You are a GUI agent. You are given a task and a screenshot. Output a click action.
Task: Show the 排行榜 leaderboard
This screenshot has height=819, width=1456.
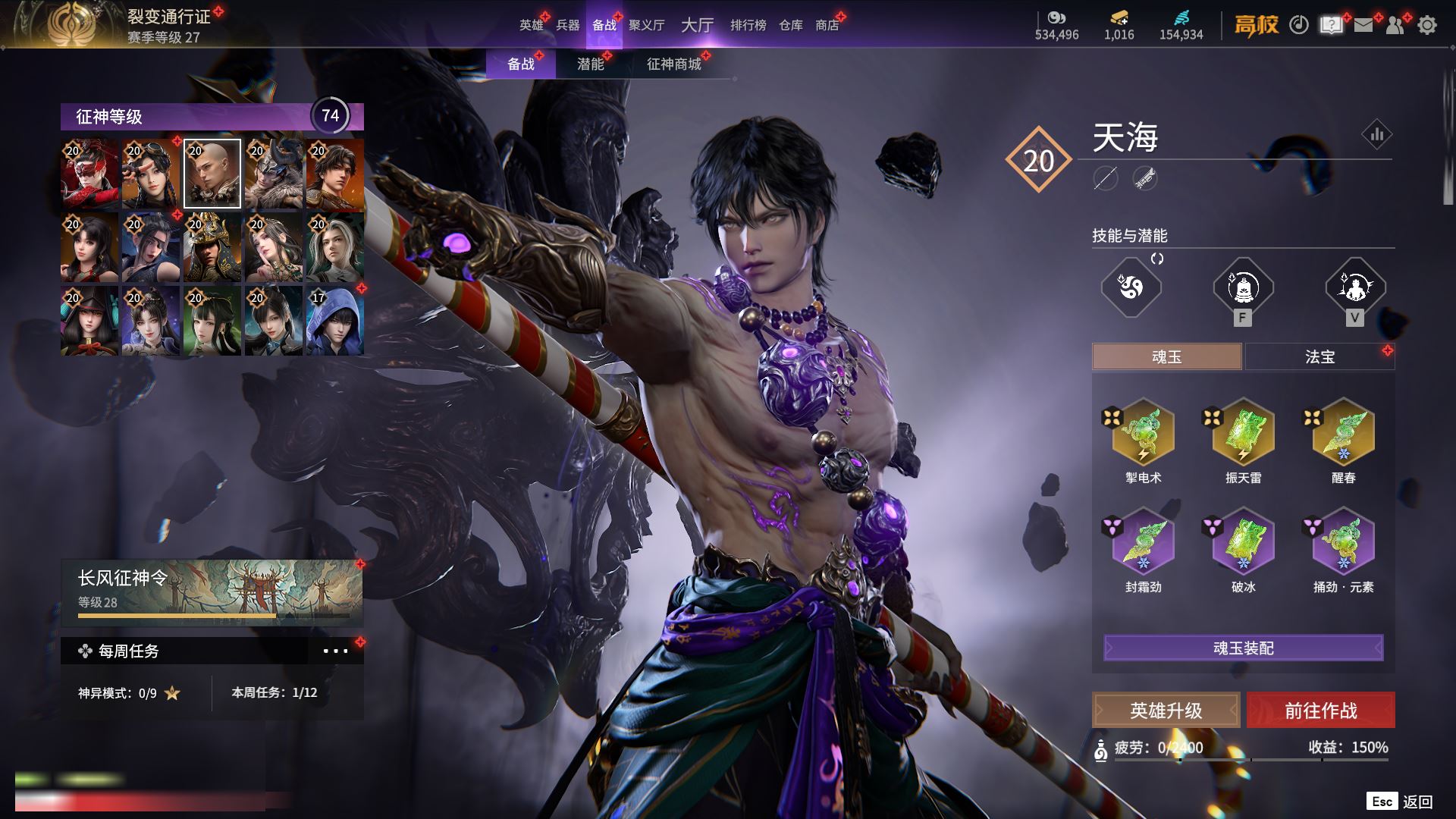[748, 25]
